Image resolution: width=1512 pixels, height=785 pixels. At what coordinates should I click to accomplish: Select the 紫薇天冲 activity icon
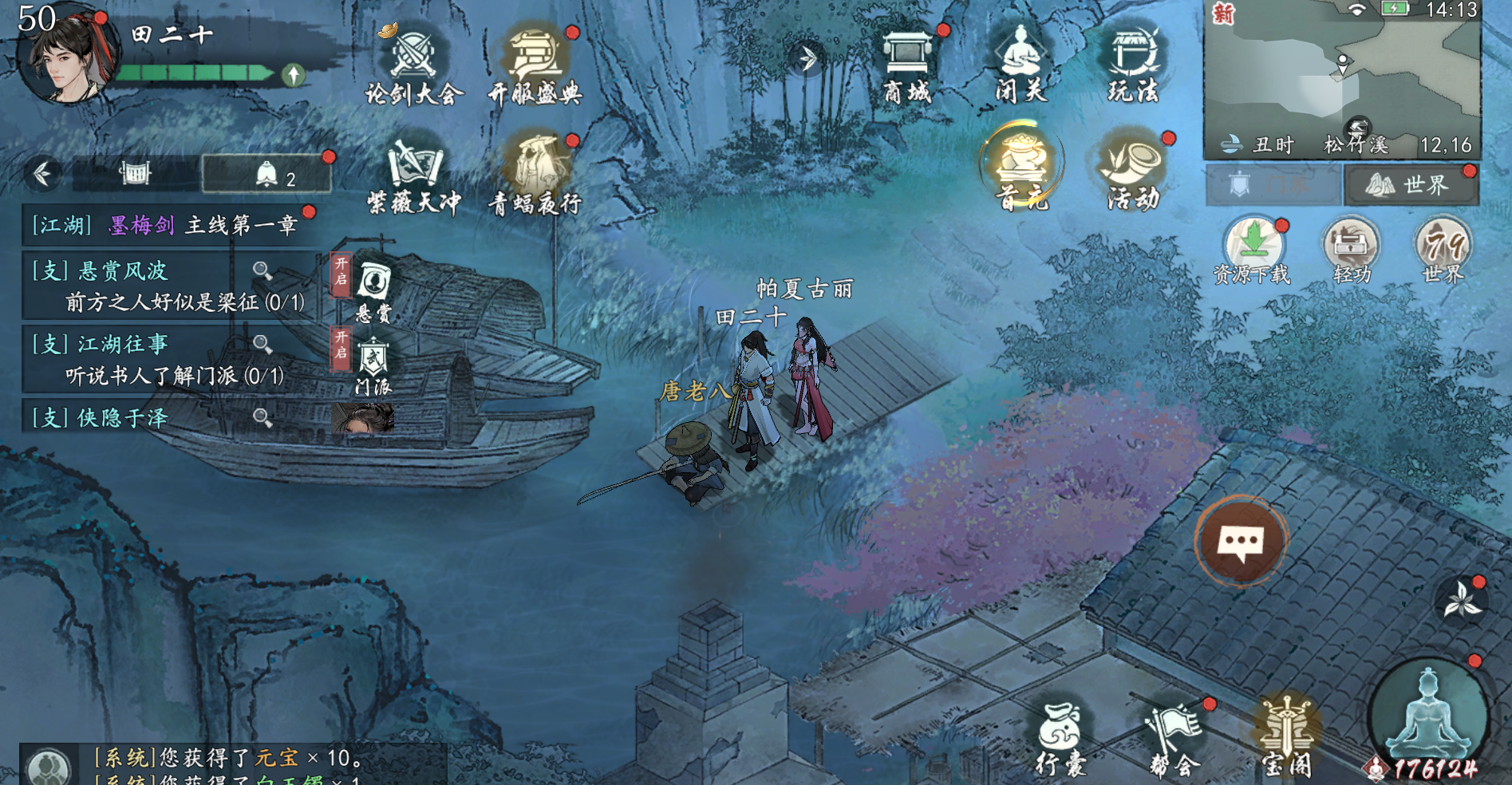pyautogui.click(x=412, y=168)
